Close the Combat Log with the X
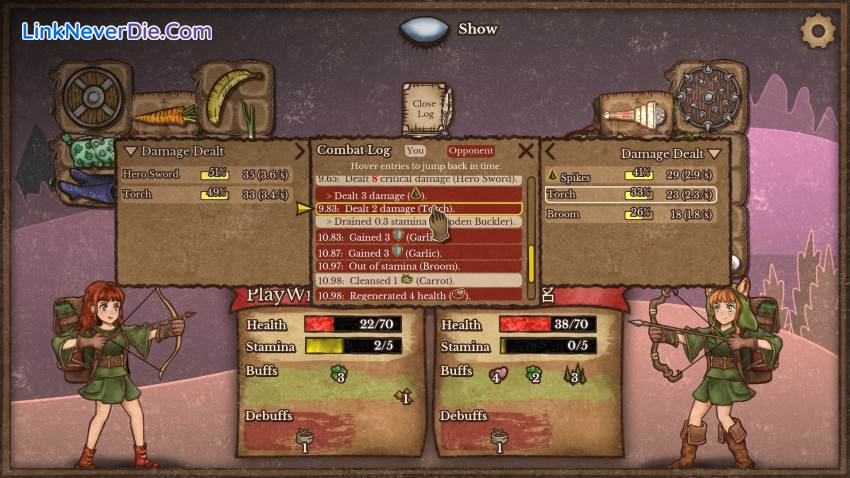 coord(526,151)
